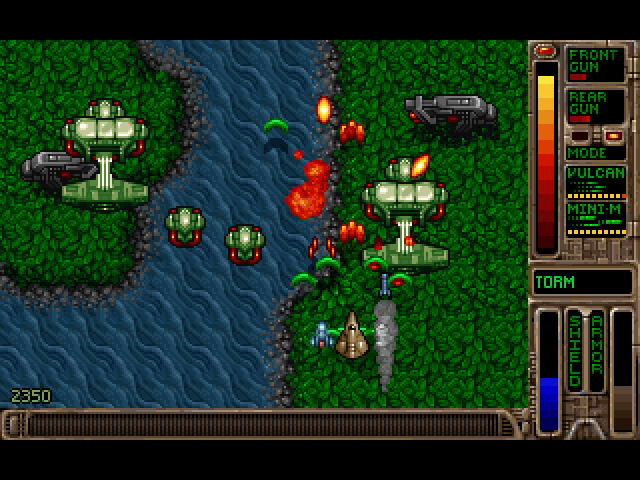640x480 pixels.
Task: Activate the Vulcan sidekick weapon
Action: 596,181
